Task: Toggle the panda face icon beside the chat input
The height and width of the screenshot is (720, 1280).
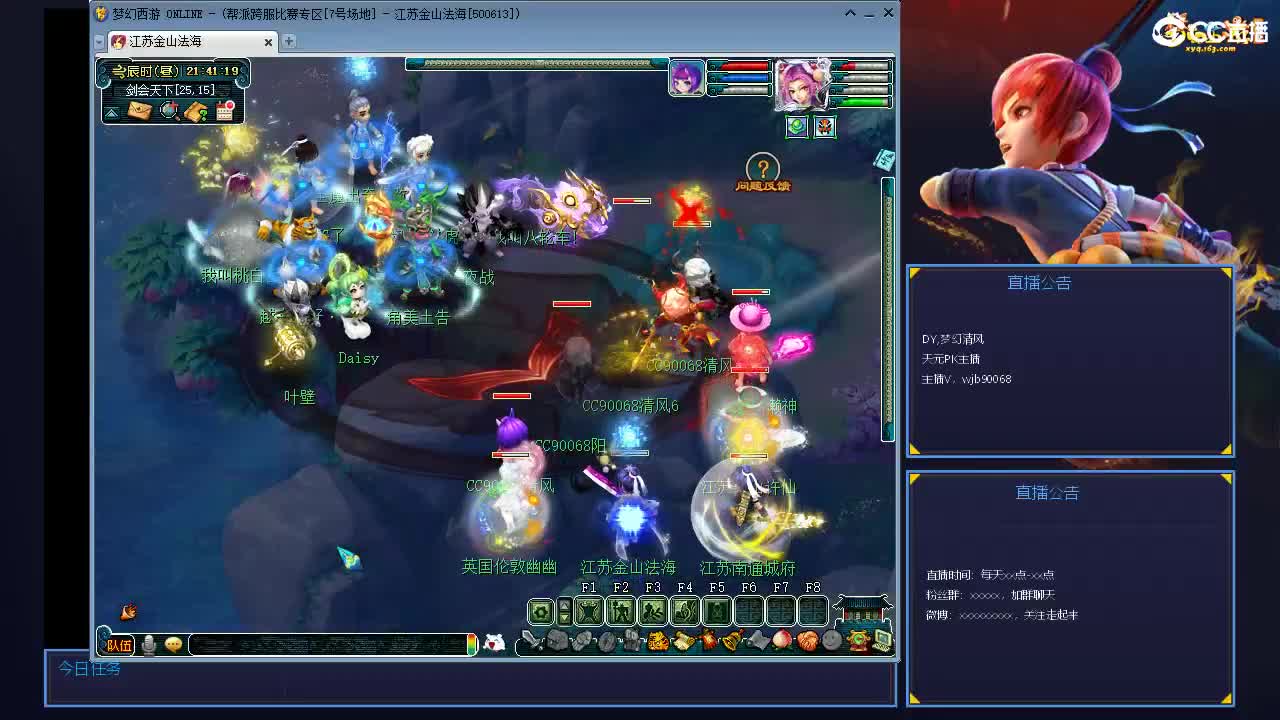Action: tap(494, 643)
